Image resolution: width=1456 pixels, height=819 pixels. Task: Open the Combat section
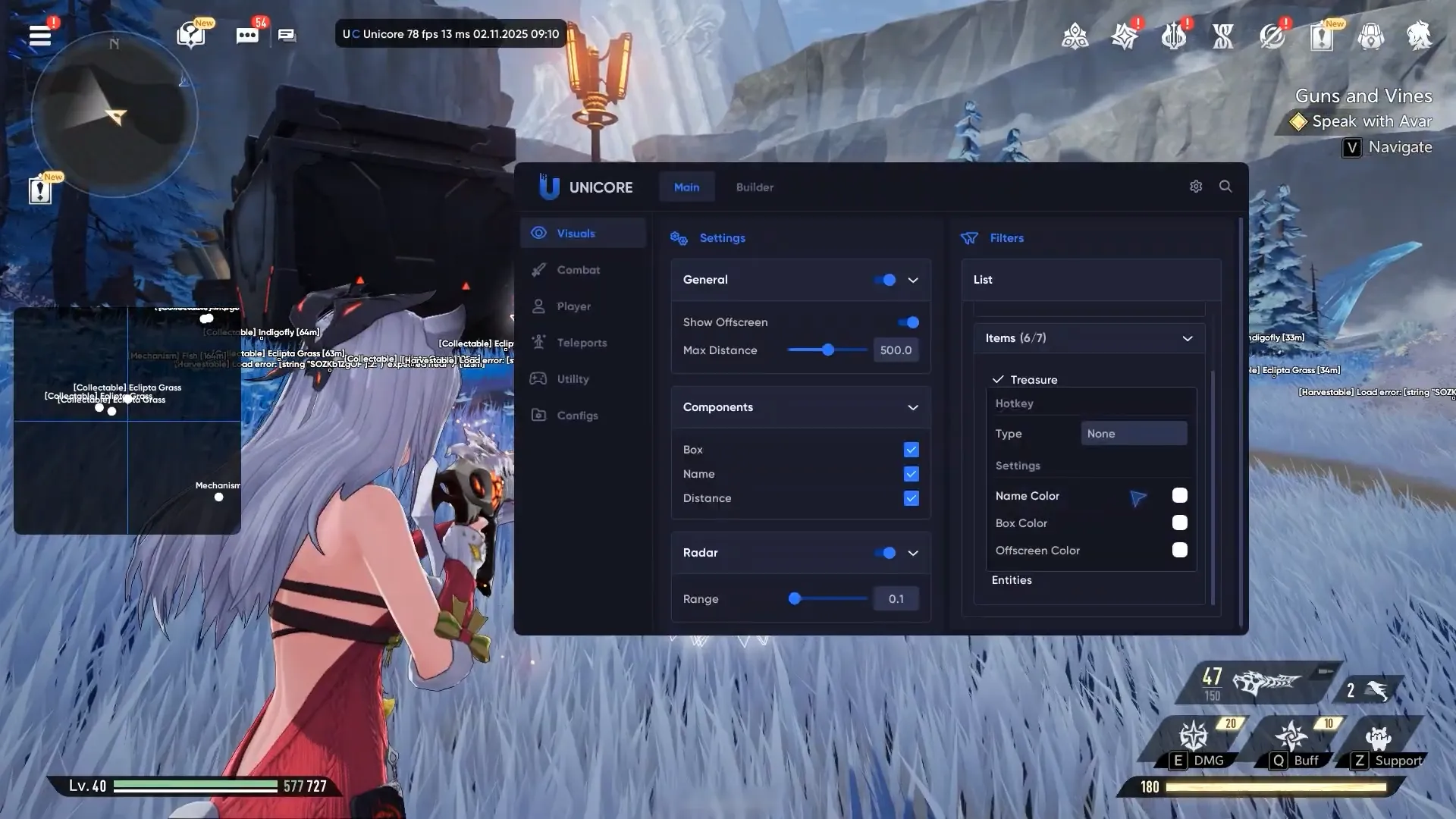point(579,269)
